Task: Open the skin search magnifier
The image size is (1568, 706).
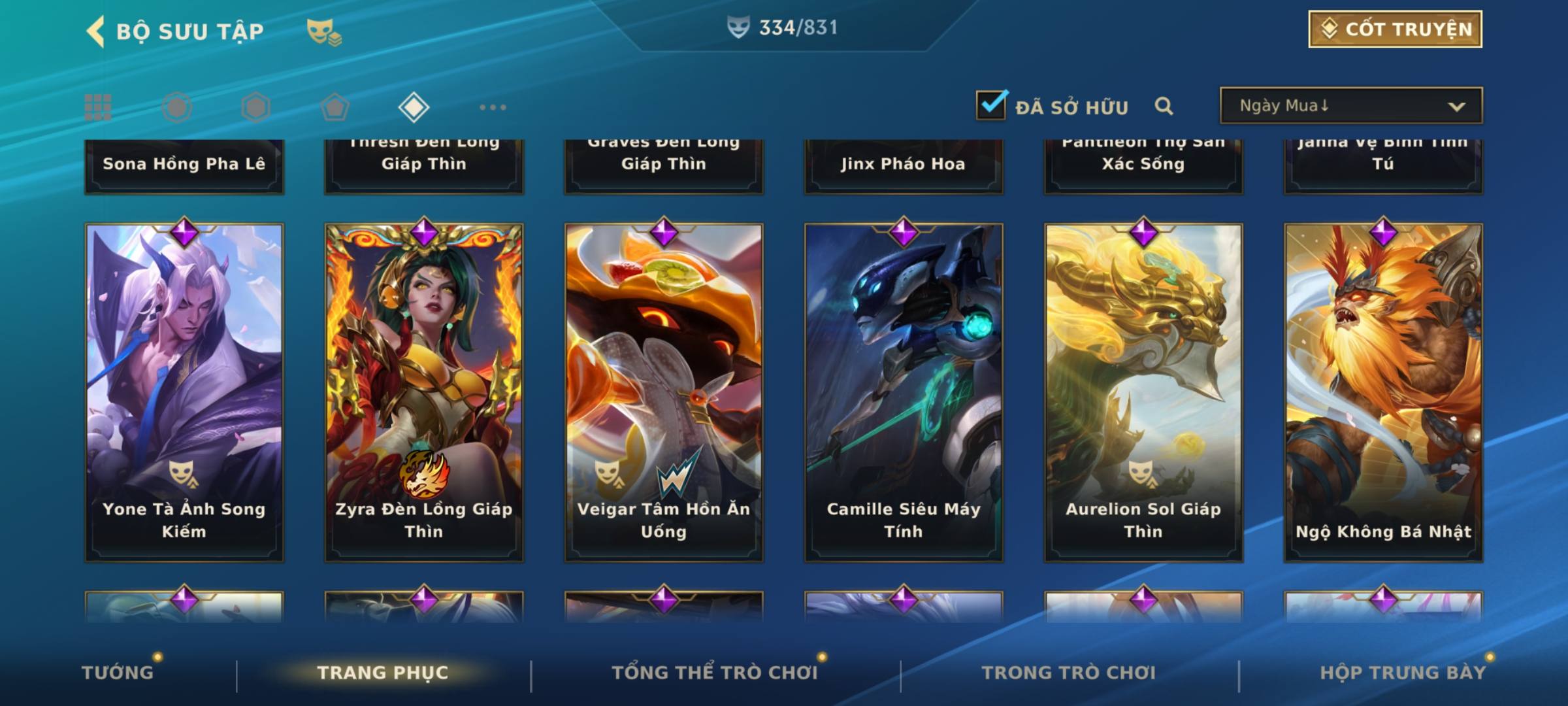Action: click(x=1164, y=106)
